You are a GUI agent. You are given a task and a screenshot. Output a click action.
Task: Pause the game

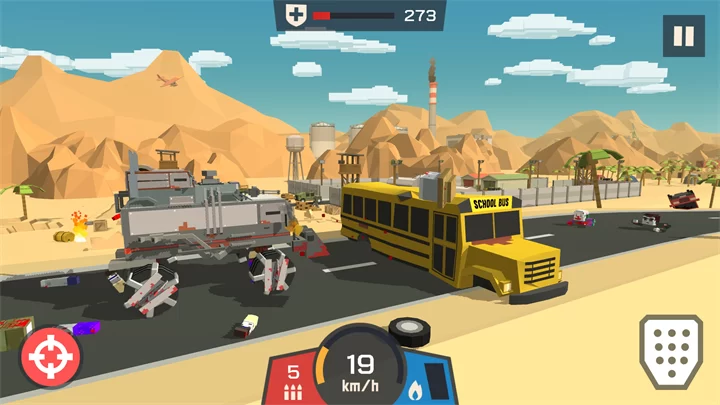683,36
